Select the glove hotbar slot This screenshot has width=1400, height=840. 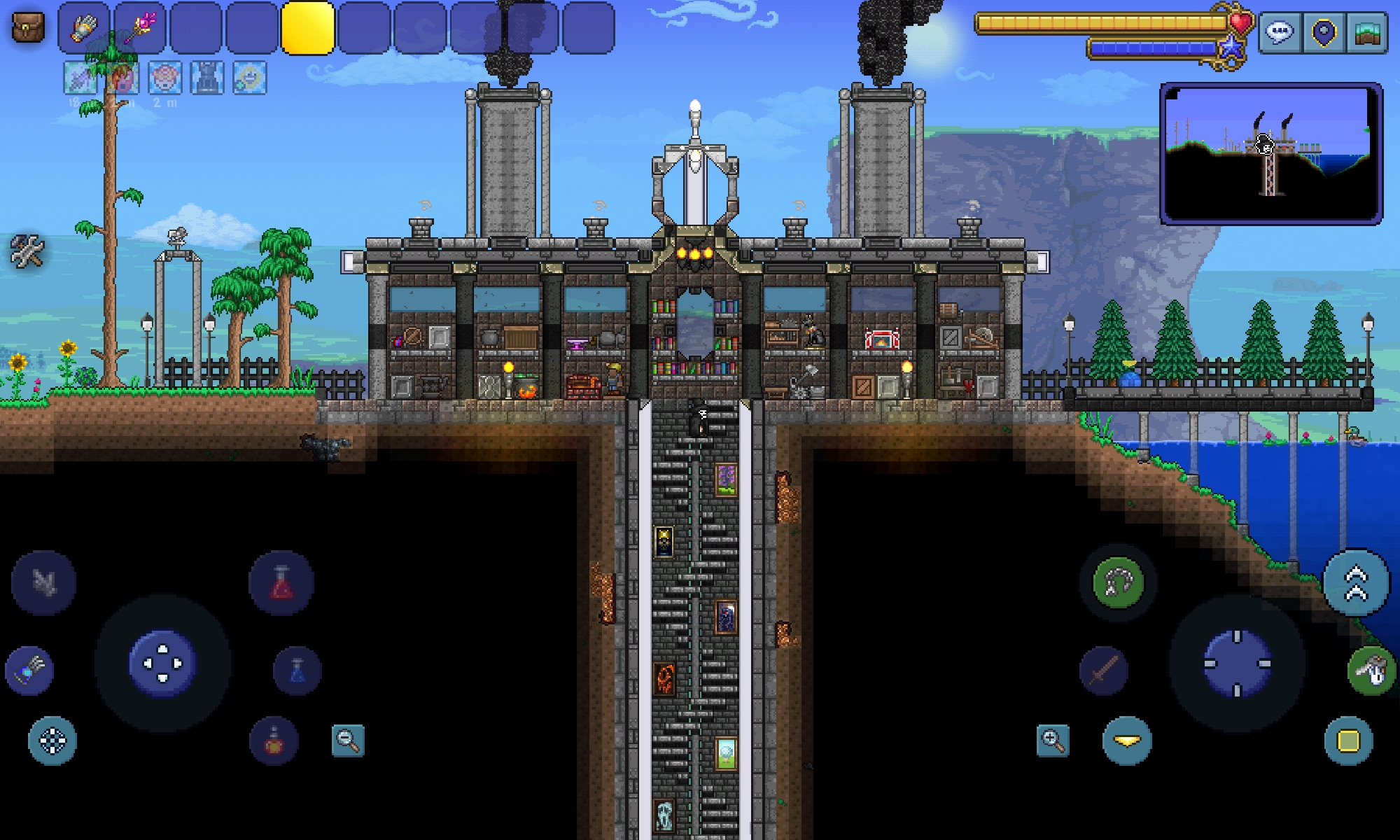[84, 28]
